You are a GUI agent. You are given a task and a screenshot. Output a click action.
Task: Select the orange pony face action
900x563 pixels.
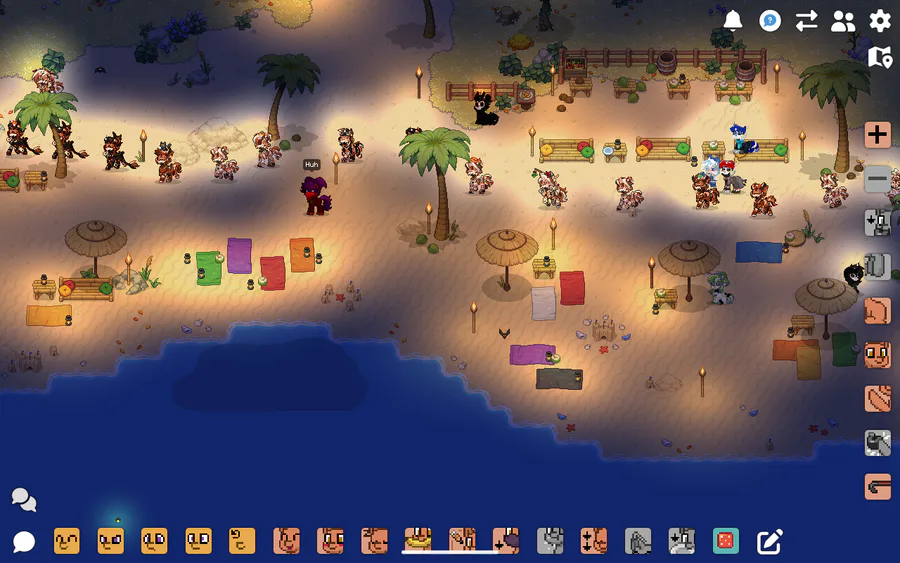coord(878,354)
